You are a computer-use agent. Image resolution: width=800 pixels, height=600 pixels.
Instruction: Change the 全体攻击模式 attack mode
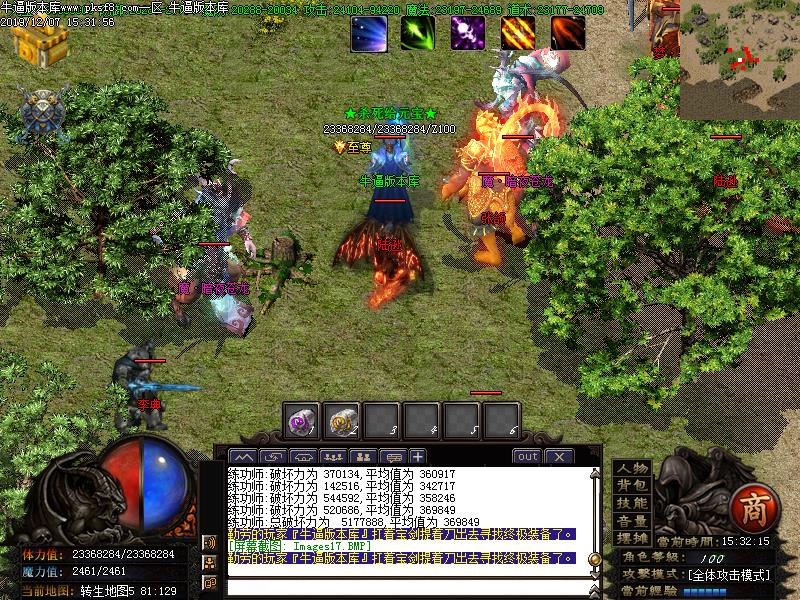tap(729, 576)
